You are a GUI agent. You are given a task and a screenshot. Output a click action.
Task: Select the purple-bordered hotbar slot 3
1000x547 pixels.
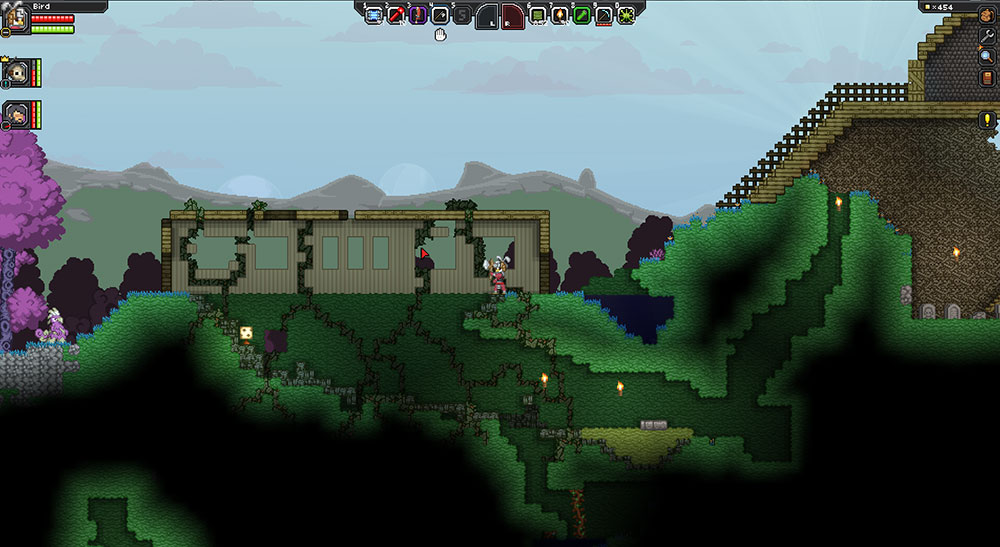point(418,15)
